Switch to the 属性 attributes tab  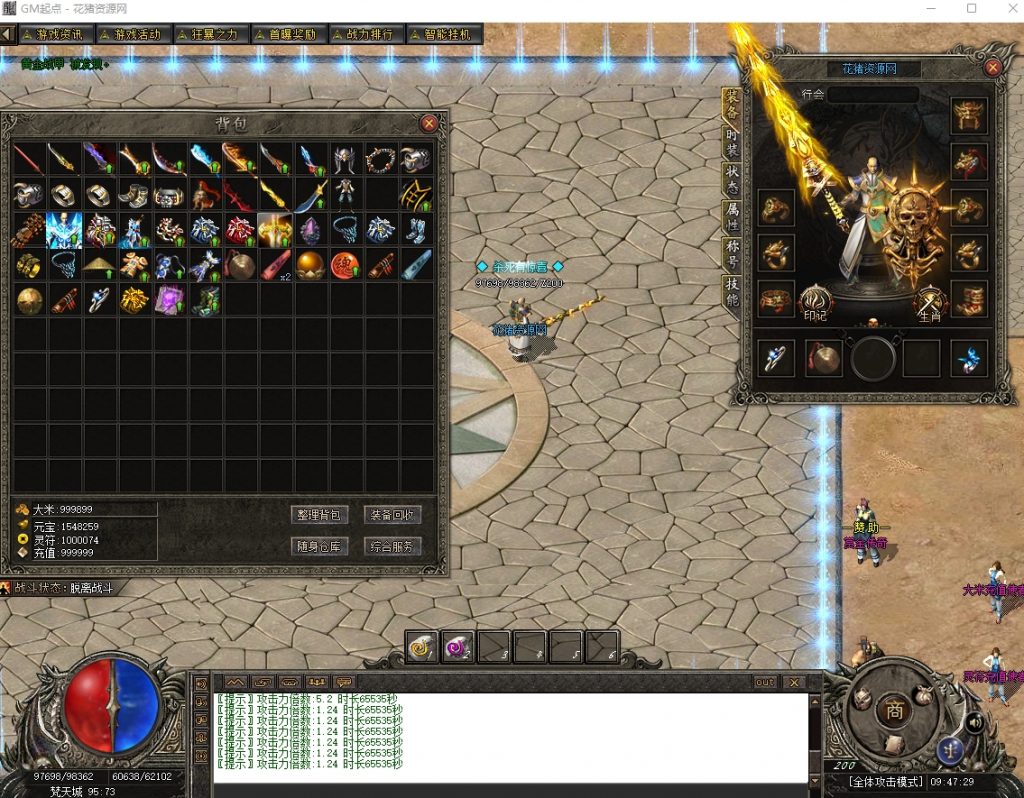[732, 214]
